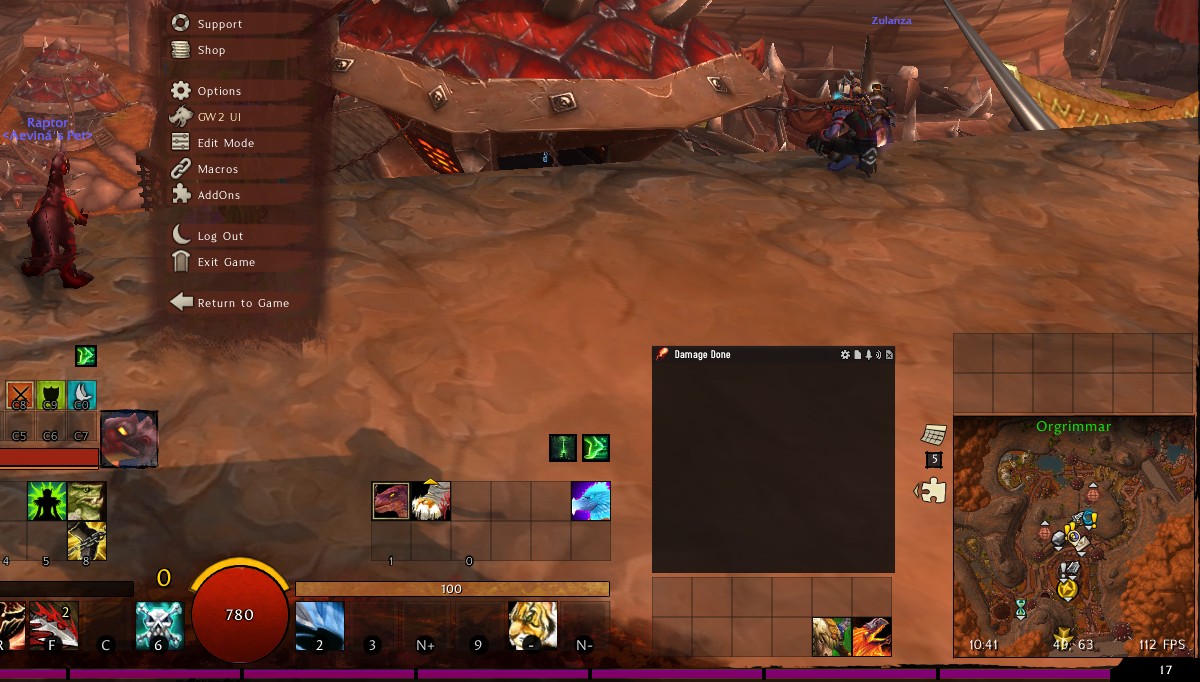
Task: Open the calendar icon beside the minimap
Action: (933, 435)
